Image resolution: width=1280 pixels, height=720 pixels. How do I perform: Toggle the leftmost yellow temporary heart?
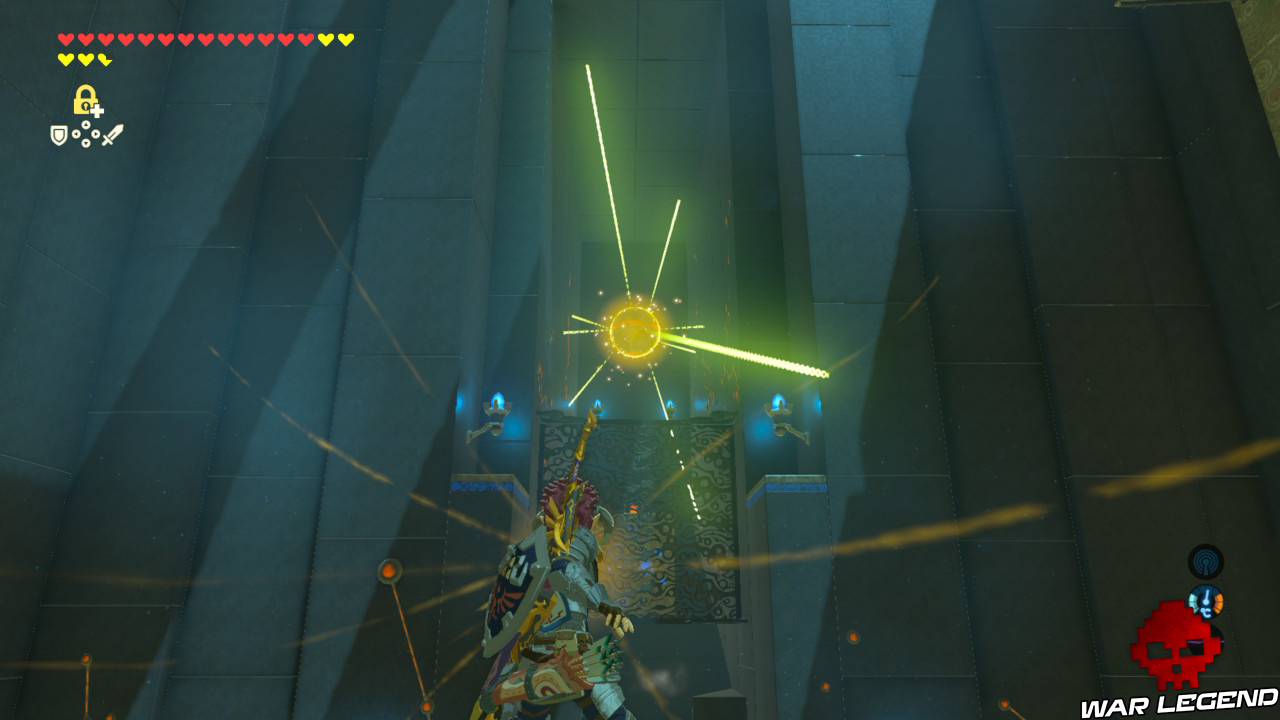[x=64, y=59]
